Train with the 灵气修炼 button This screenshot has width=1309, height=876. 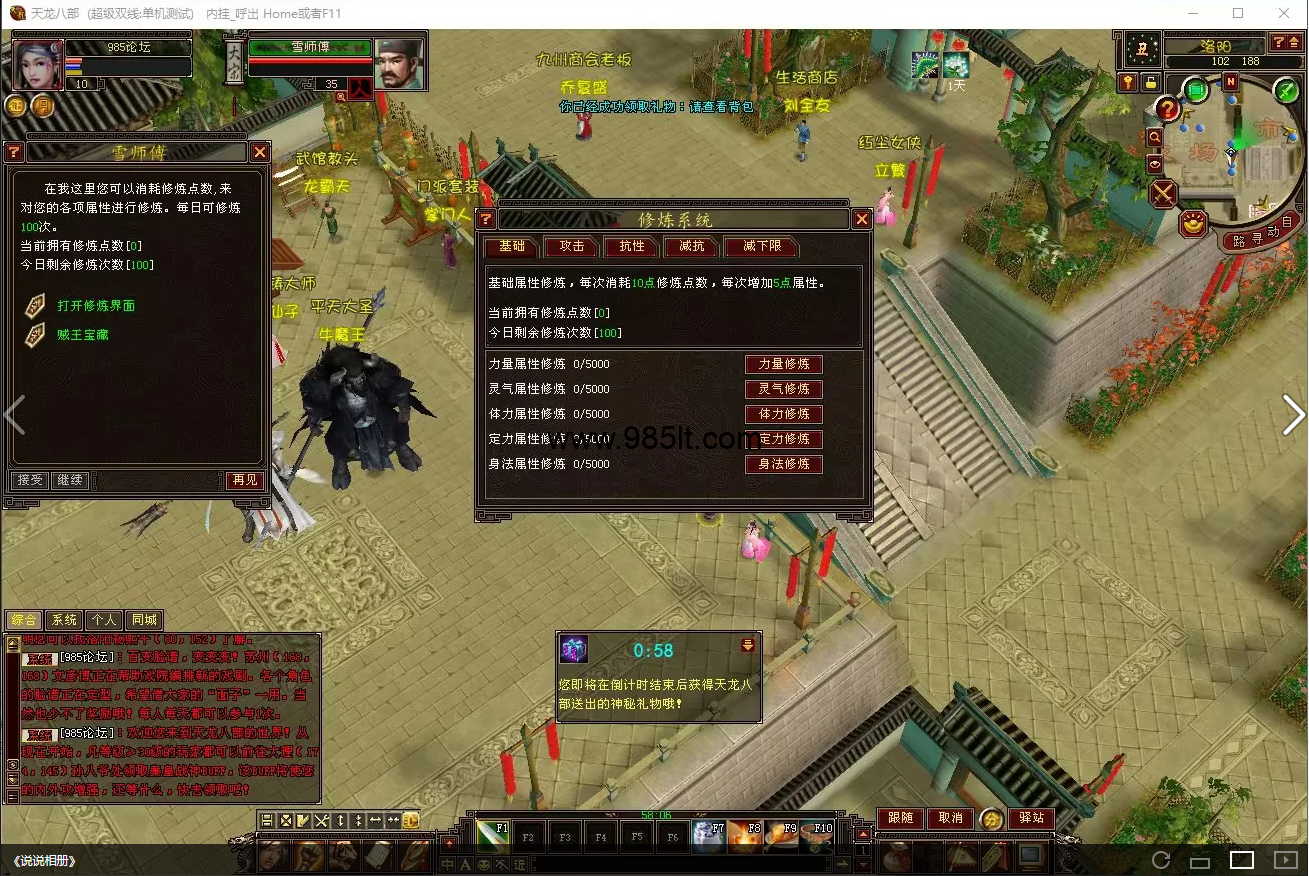pyautogui.click(x=784, y=389)
